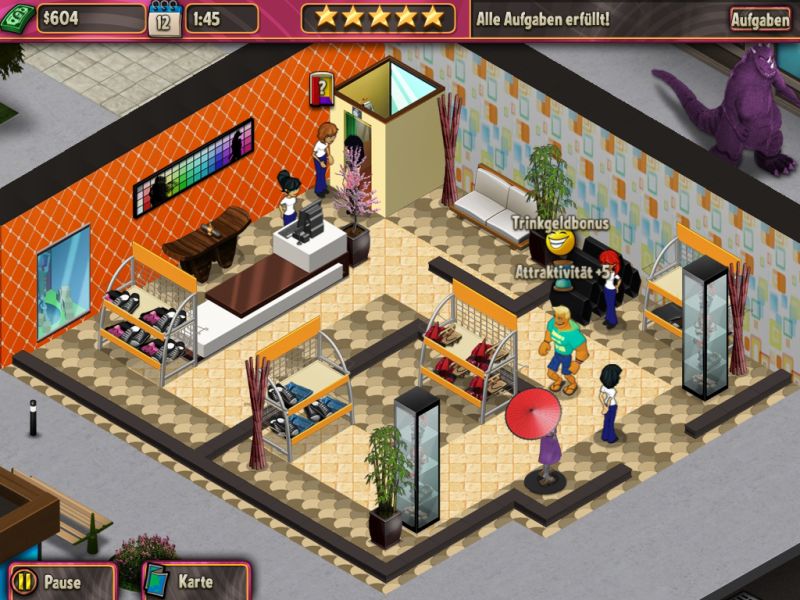
Task: Open the Aufgaben task list
Action: pyautogui.click(x=759, y=19)
